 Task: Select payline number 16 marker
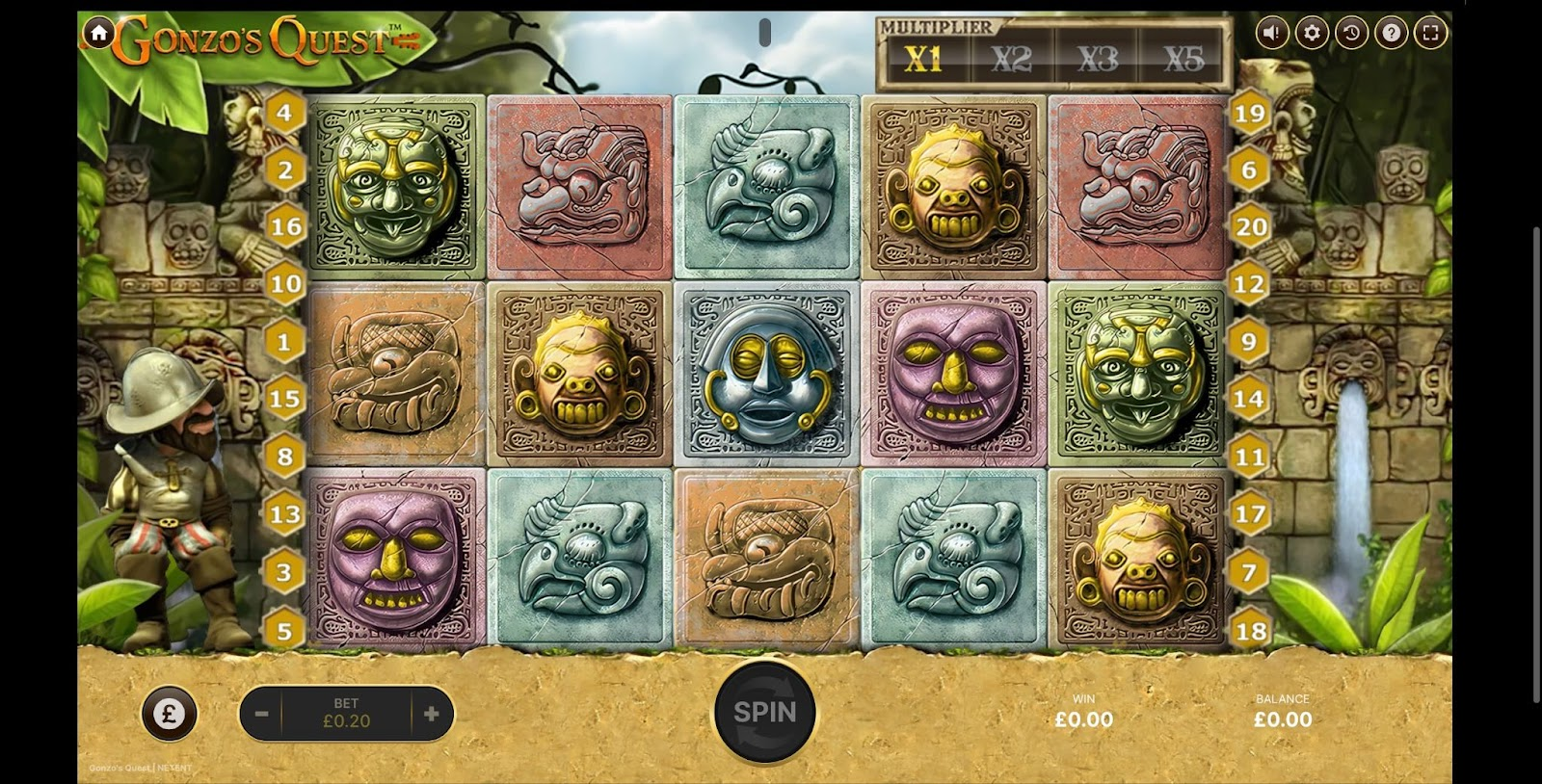pos(285,226)
